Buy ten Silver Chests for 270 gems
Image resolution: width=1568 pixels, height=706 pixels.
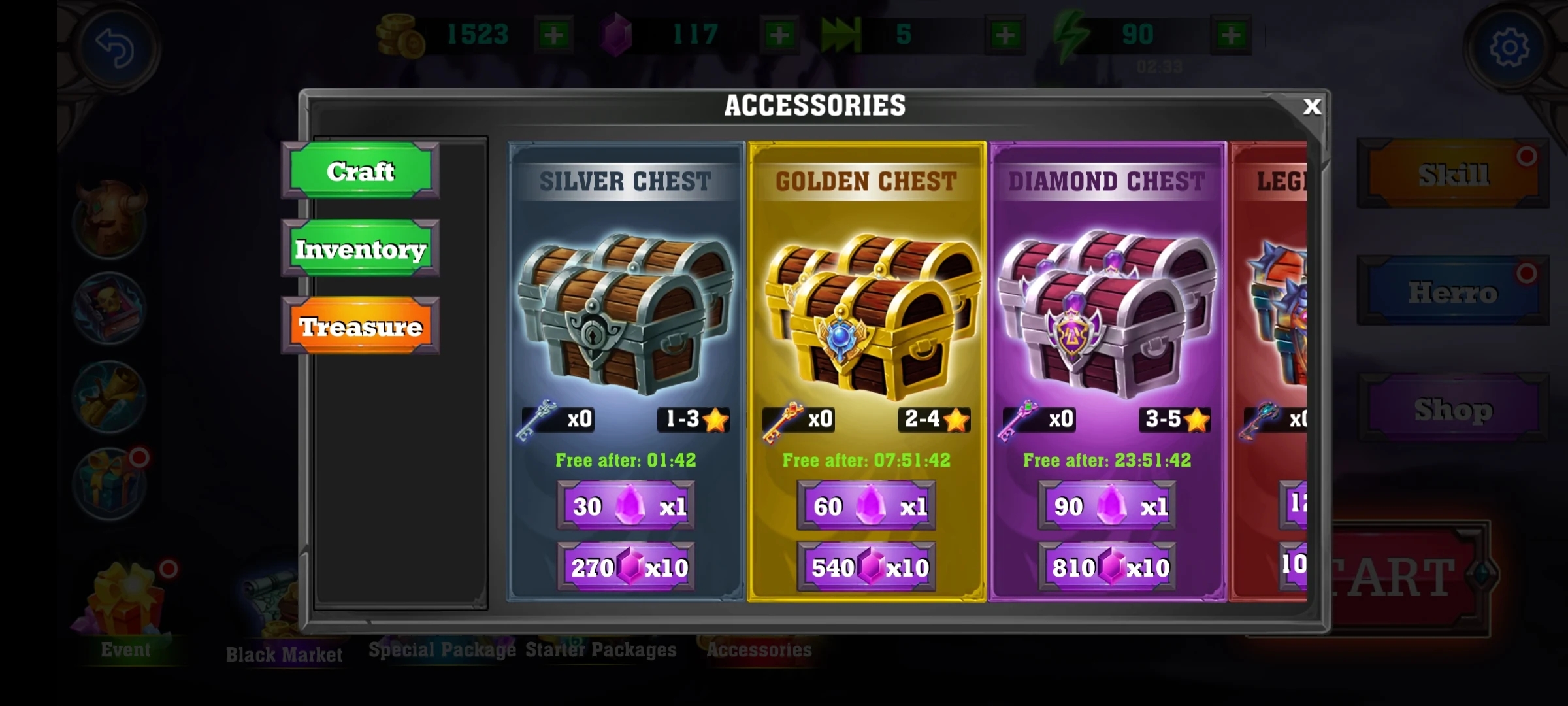[626, 567]
